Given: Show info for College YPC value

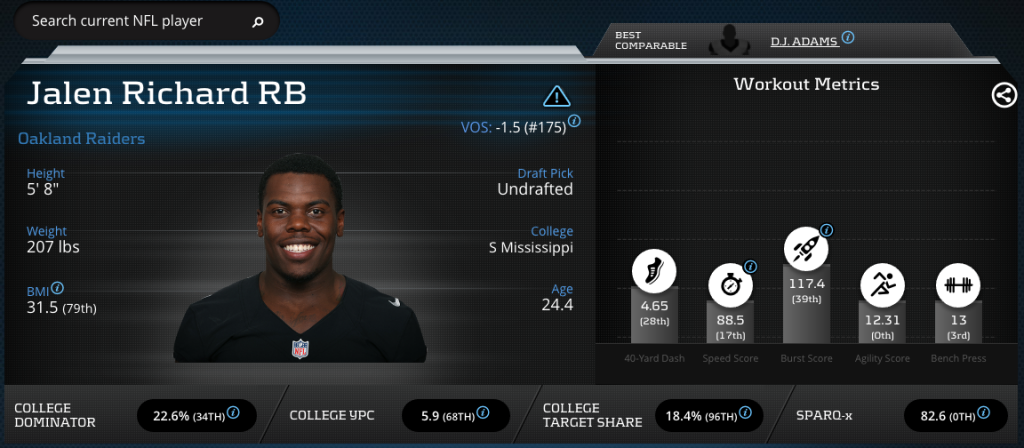Looking at the screenshot, I should click(485, 412).
